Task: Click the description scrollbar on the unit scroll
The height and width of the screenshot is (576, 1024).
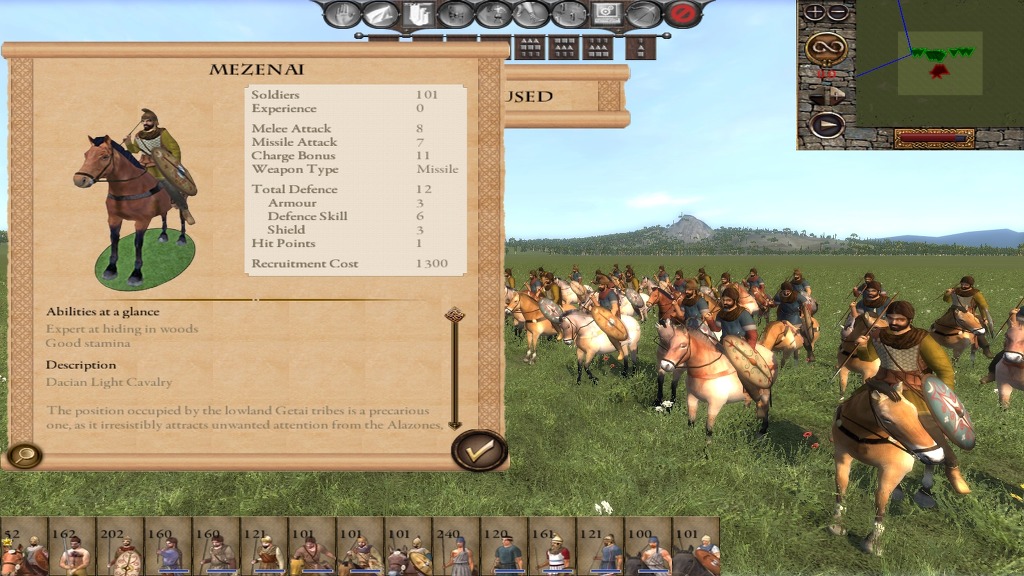Action: [455, 368]
